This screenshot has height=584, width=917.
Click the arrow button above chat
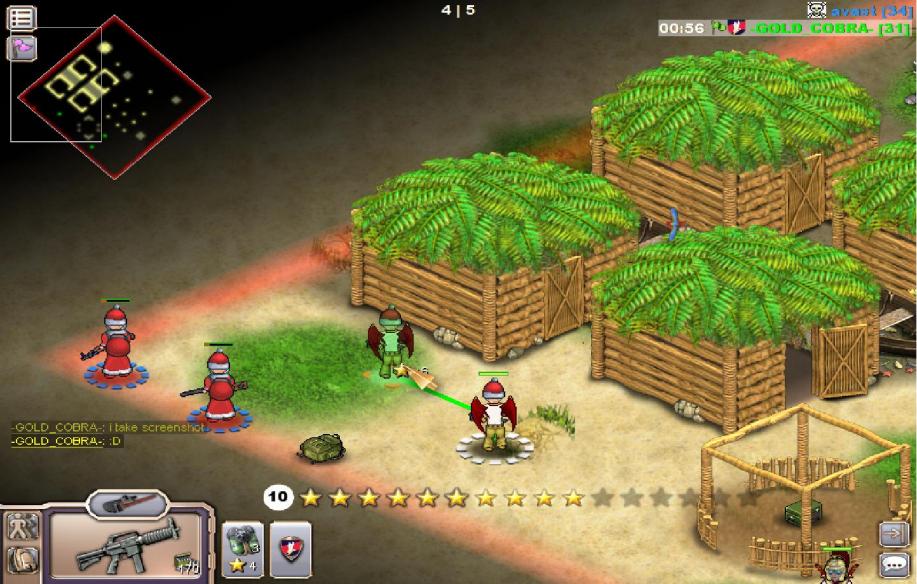pos(892,533)
